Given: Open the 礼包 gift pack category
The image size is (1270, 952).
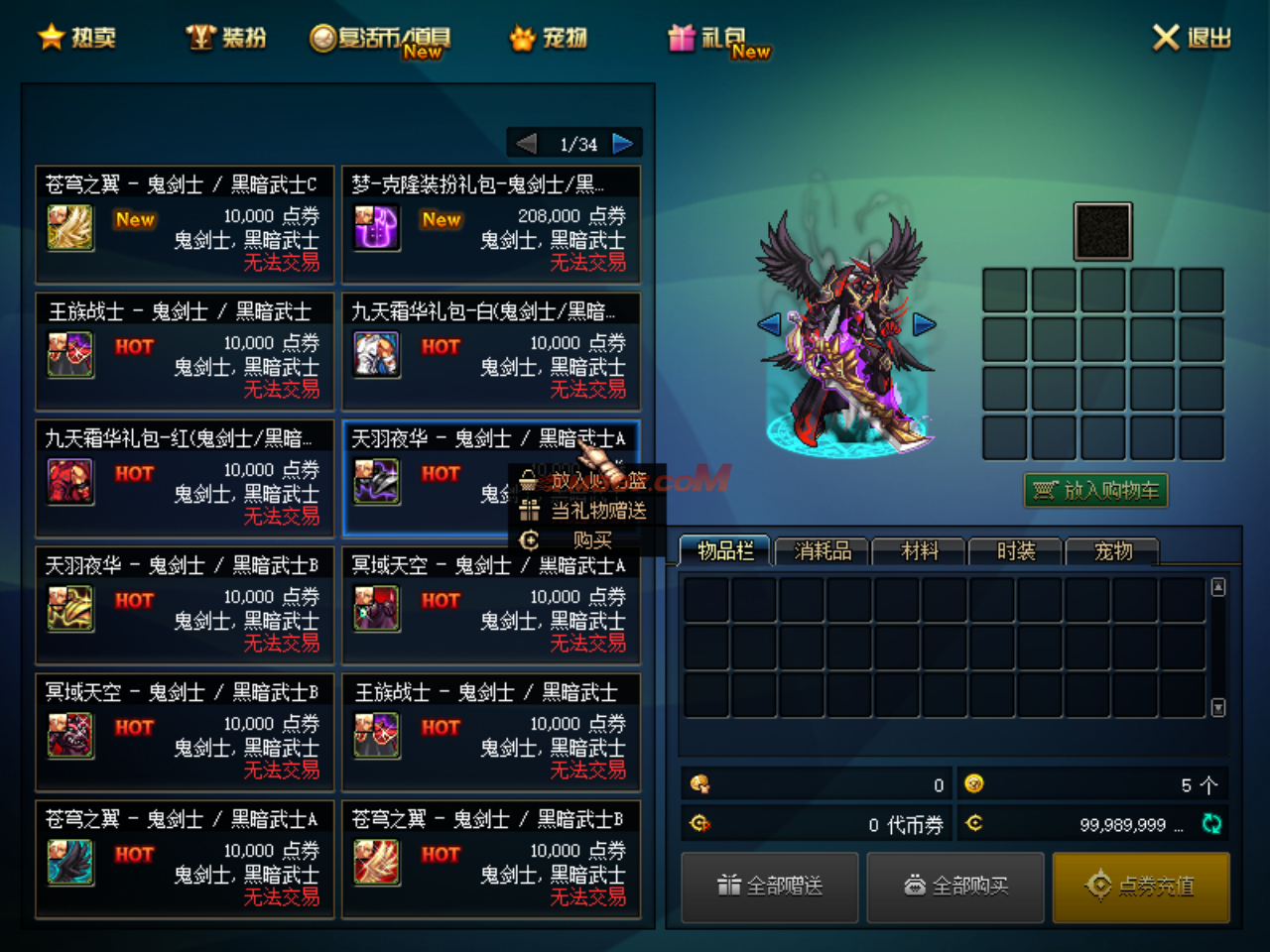Looking at the screenshot, I should [719, 39].
